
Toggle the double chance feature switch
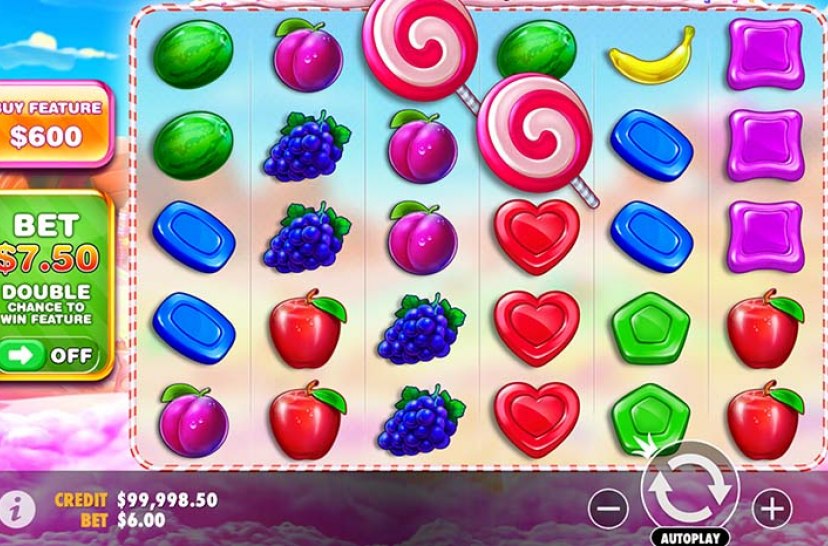click(50, 355)
